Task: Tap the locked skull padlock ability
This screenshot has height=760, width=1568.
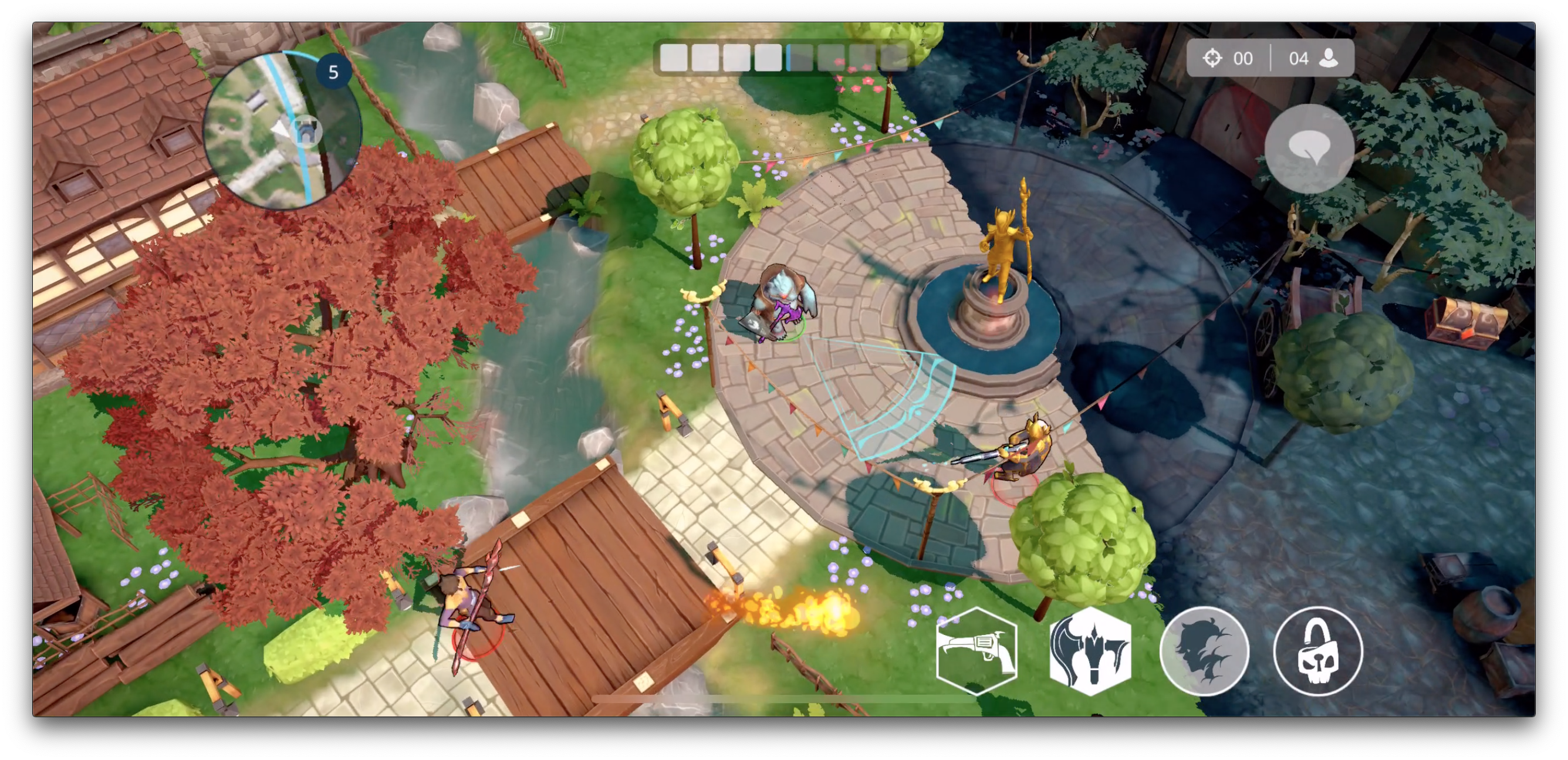Action: (1318, 650)
